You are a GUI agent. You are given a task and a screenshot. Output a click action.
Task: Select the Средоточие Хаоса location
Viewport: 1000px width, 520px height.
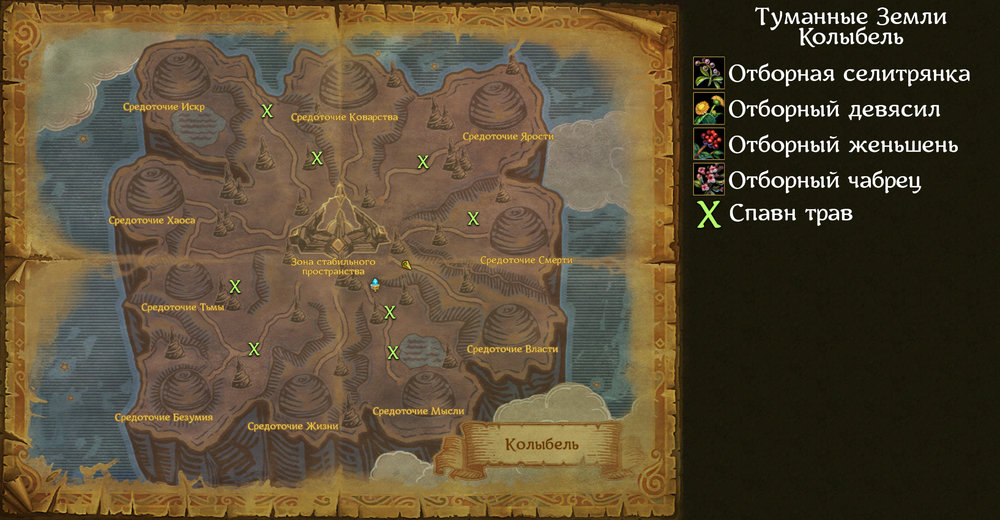pyautogui.click(x=152, y=220)
